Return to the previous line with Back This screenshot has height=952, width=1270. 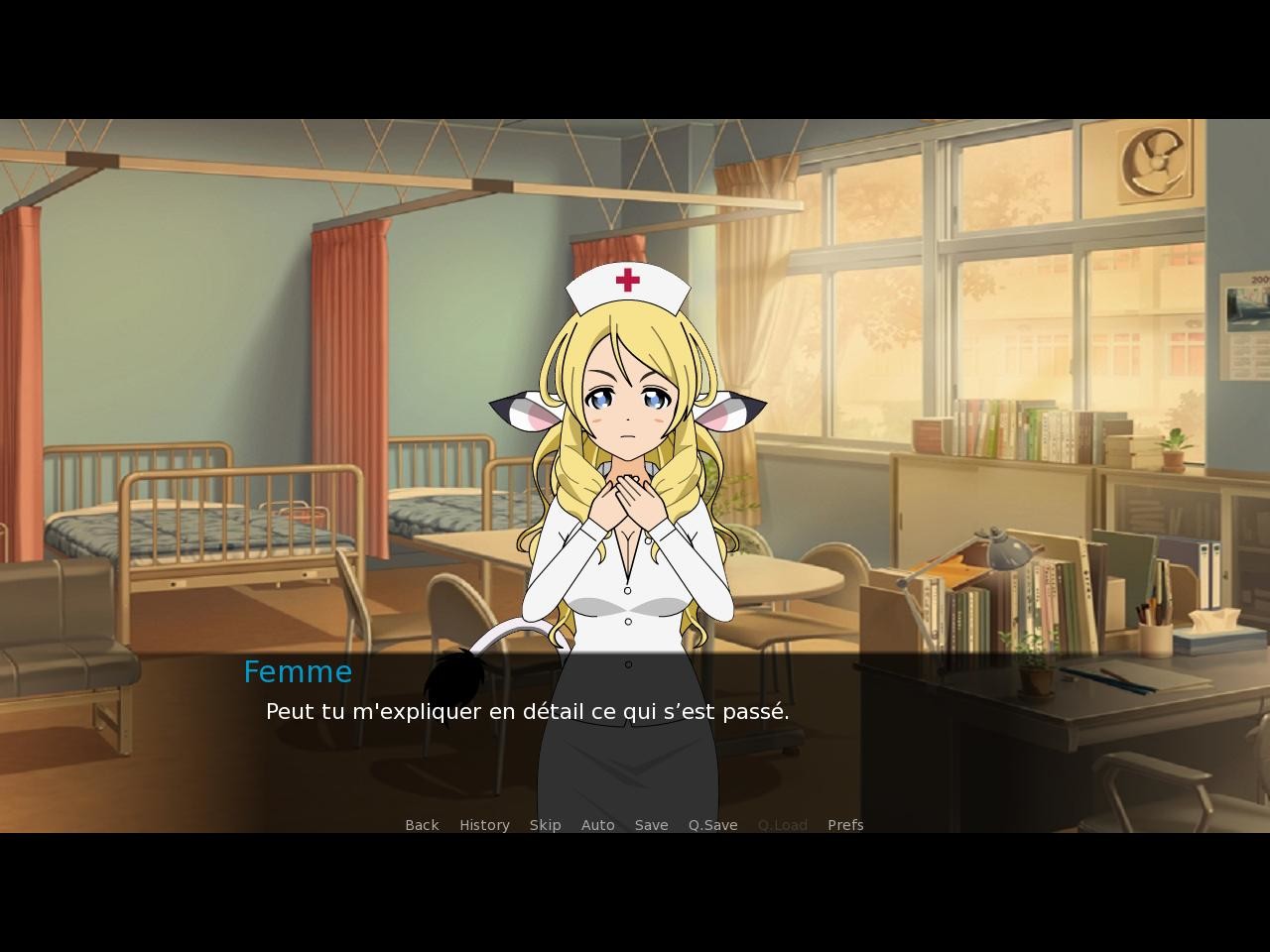(x=422, y=824)
